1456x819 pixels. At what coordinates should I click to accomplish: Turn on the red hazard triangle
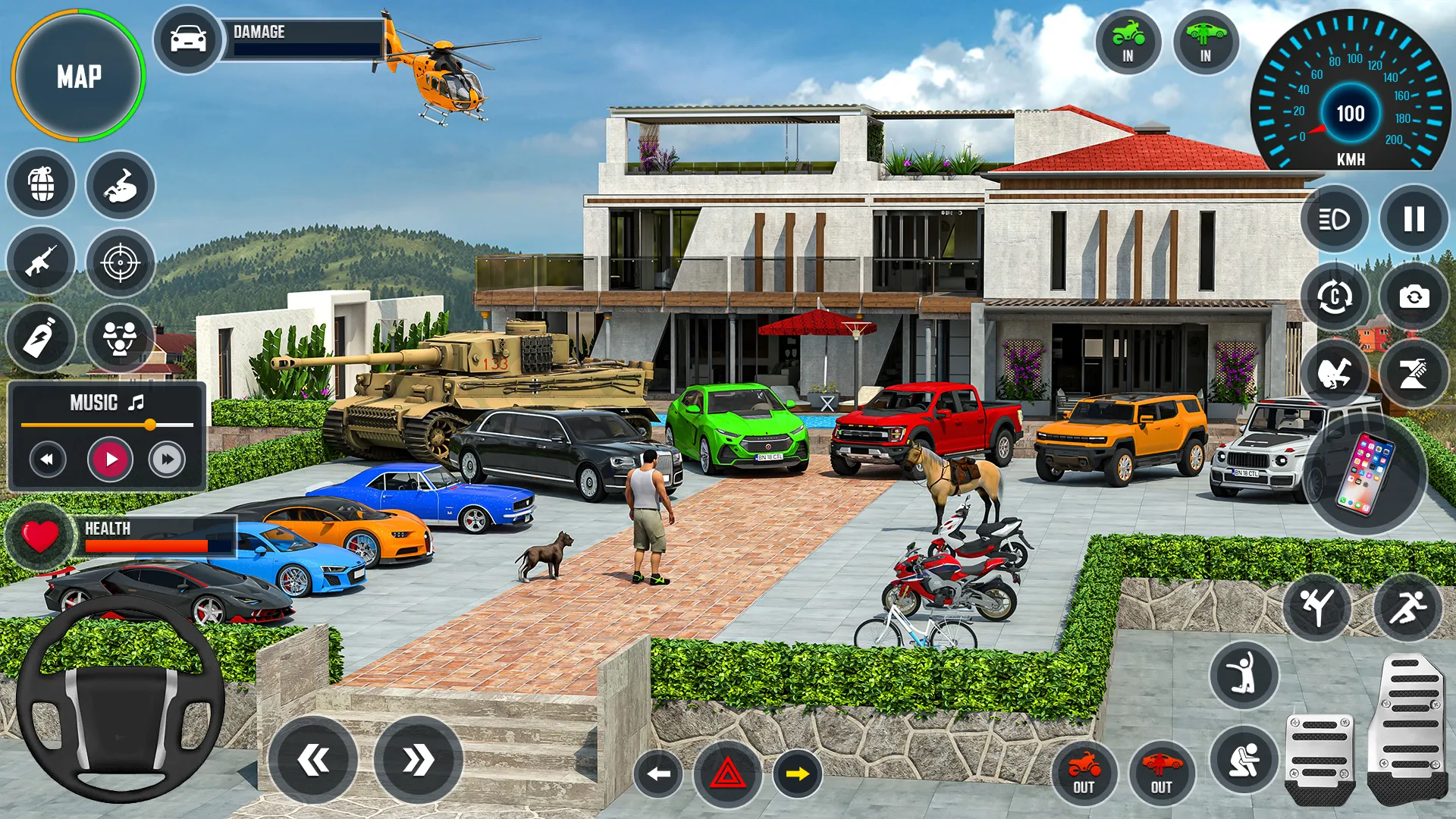[x=727, y=774]
